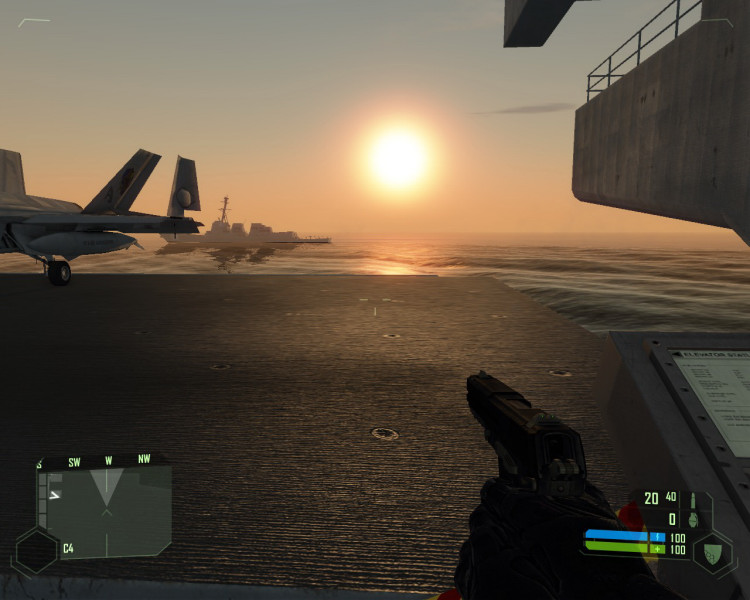750x600 pixels.
Task: Click the empty hexagon beside the minimap
Action: 36,550
